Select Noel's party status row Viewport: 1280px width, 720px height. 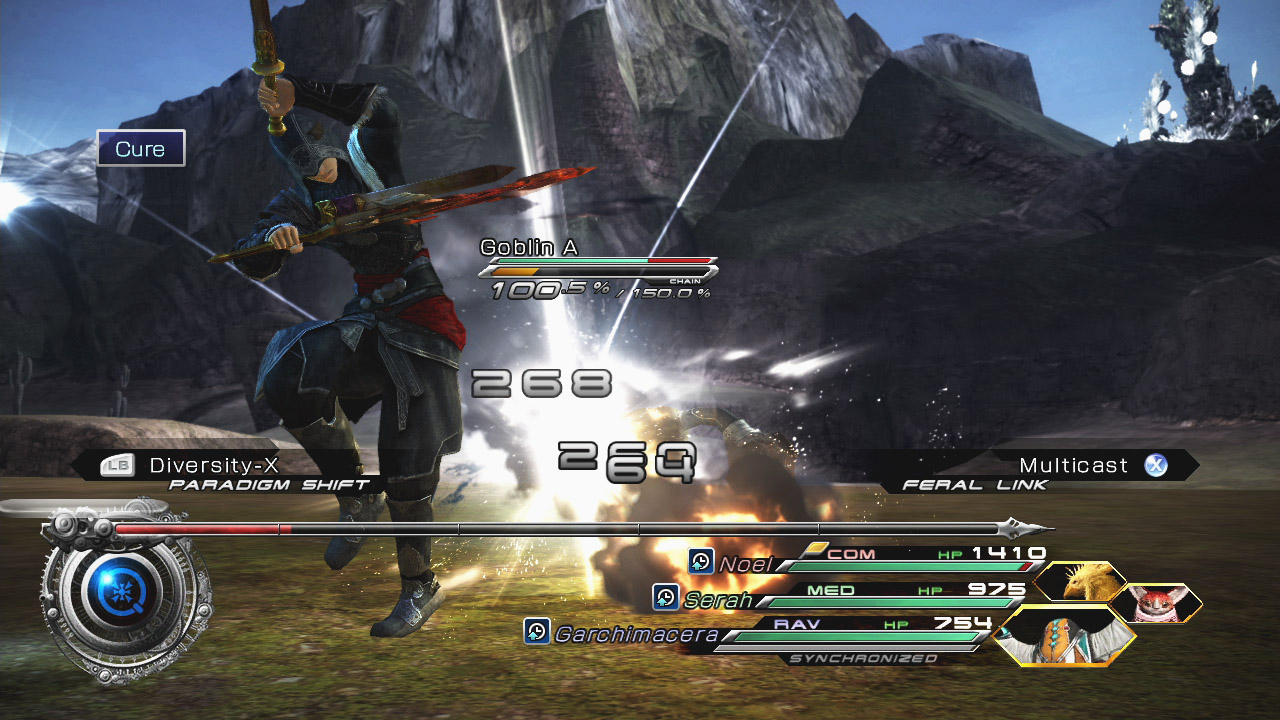pyautogui.click(x=870, y=561)
